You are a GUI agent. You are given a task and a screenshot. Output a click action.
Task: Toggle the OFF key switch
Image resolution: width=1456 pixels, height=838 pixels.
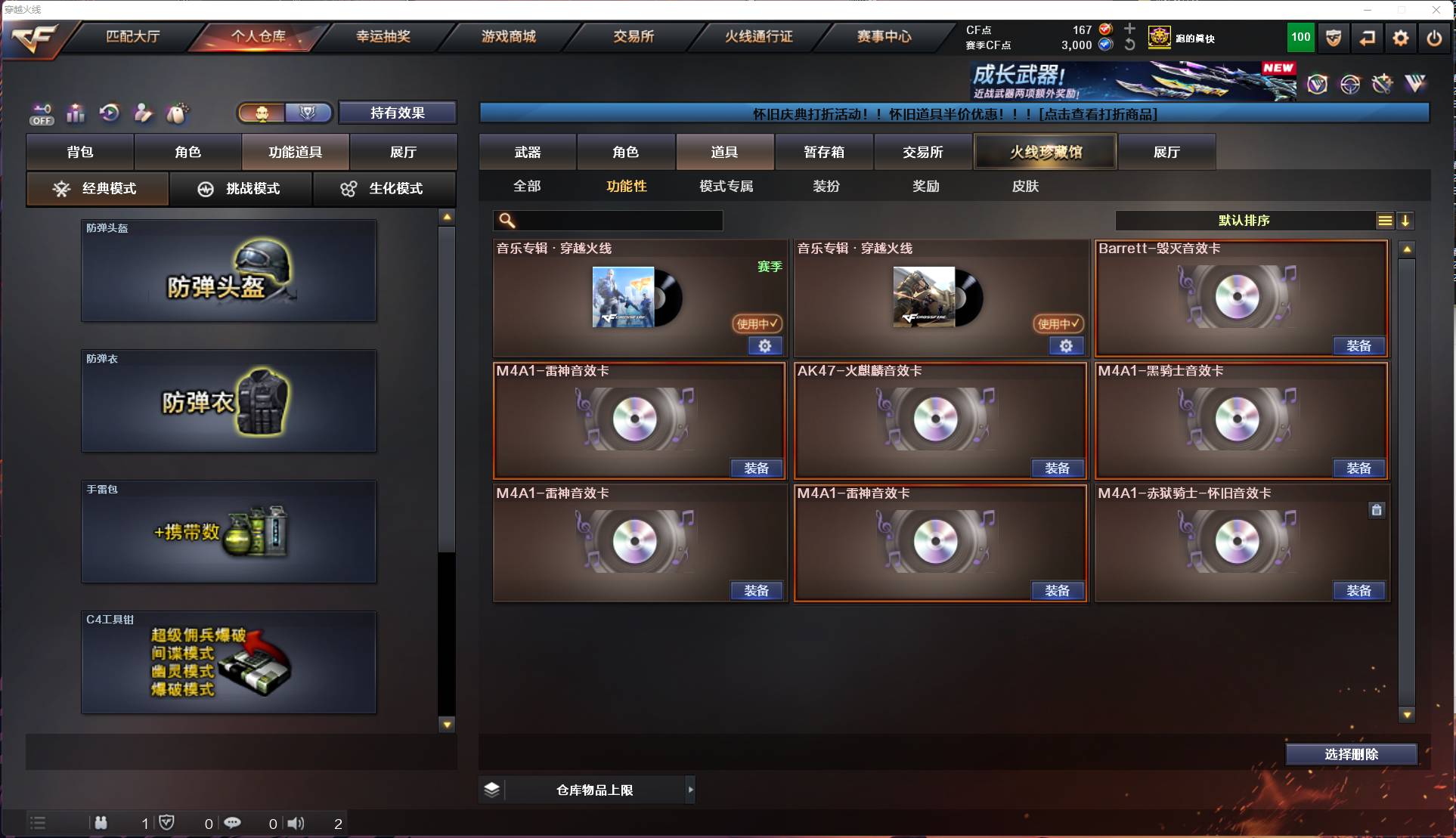[x=42, y=114]
